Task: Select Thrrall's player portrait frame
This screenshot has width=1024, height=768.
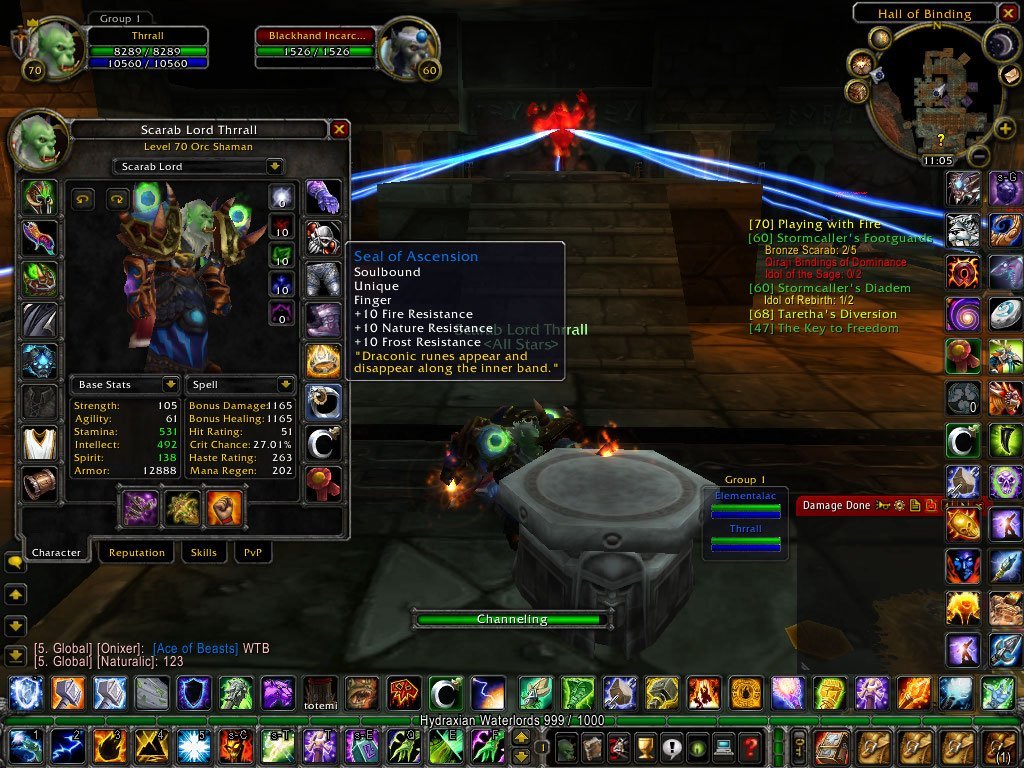Action: (x=57, y=50)
